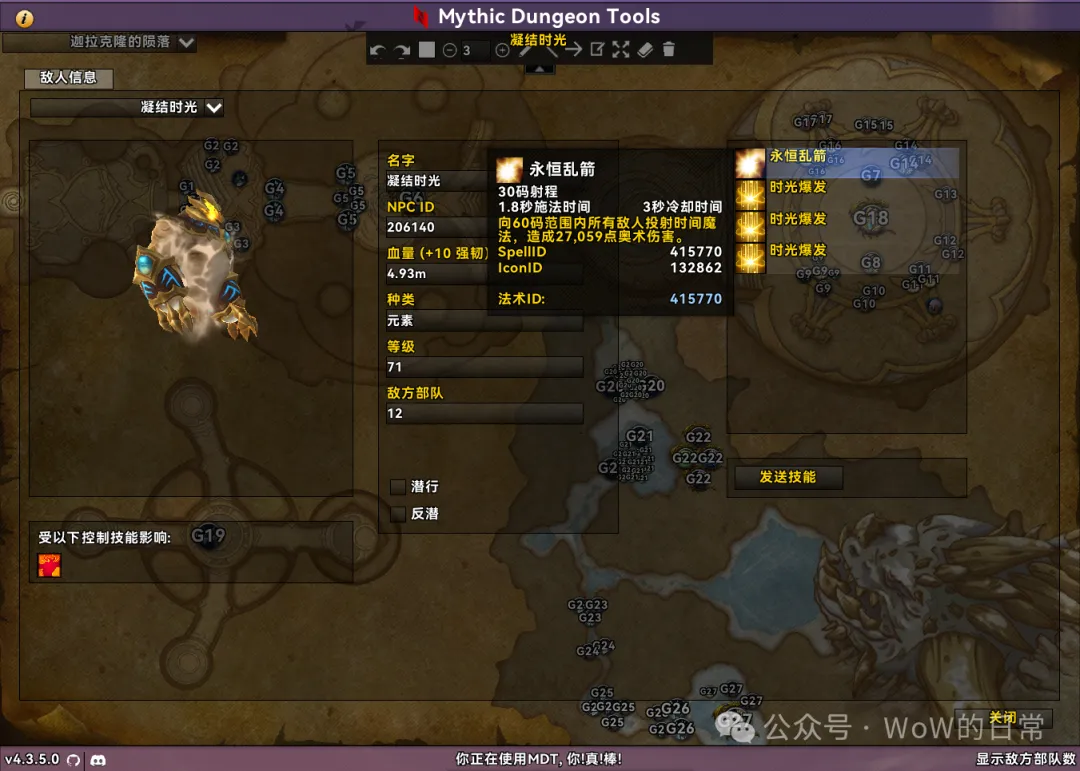The width and height of the screenshot is (1080, 771).
Task: Select the arrow drawing tool
Action: click(x=573, y=50)
